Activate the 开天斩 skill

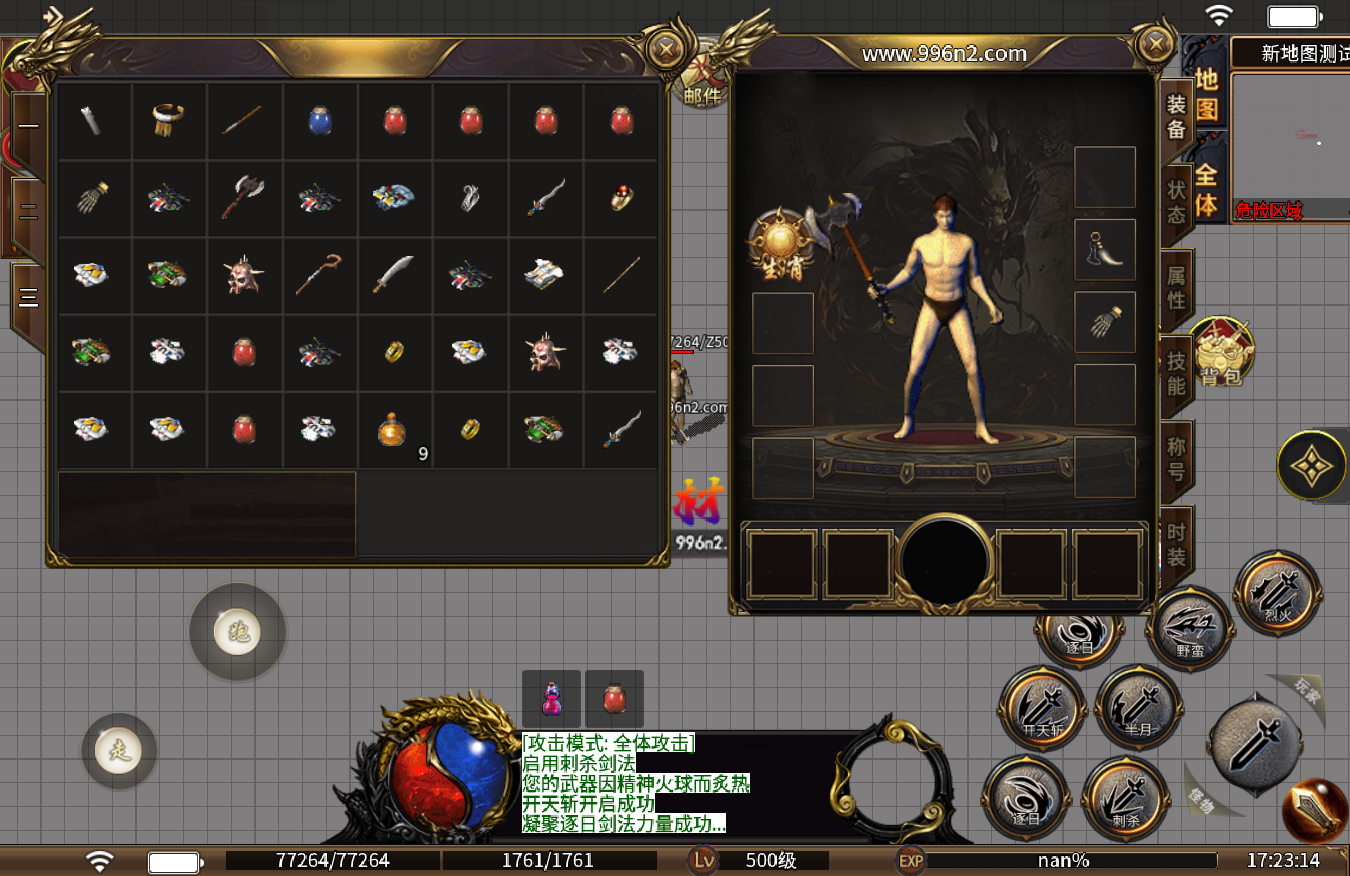click(x=1042, y=709)
